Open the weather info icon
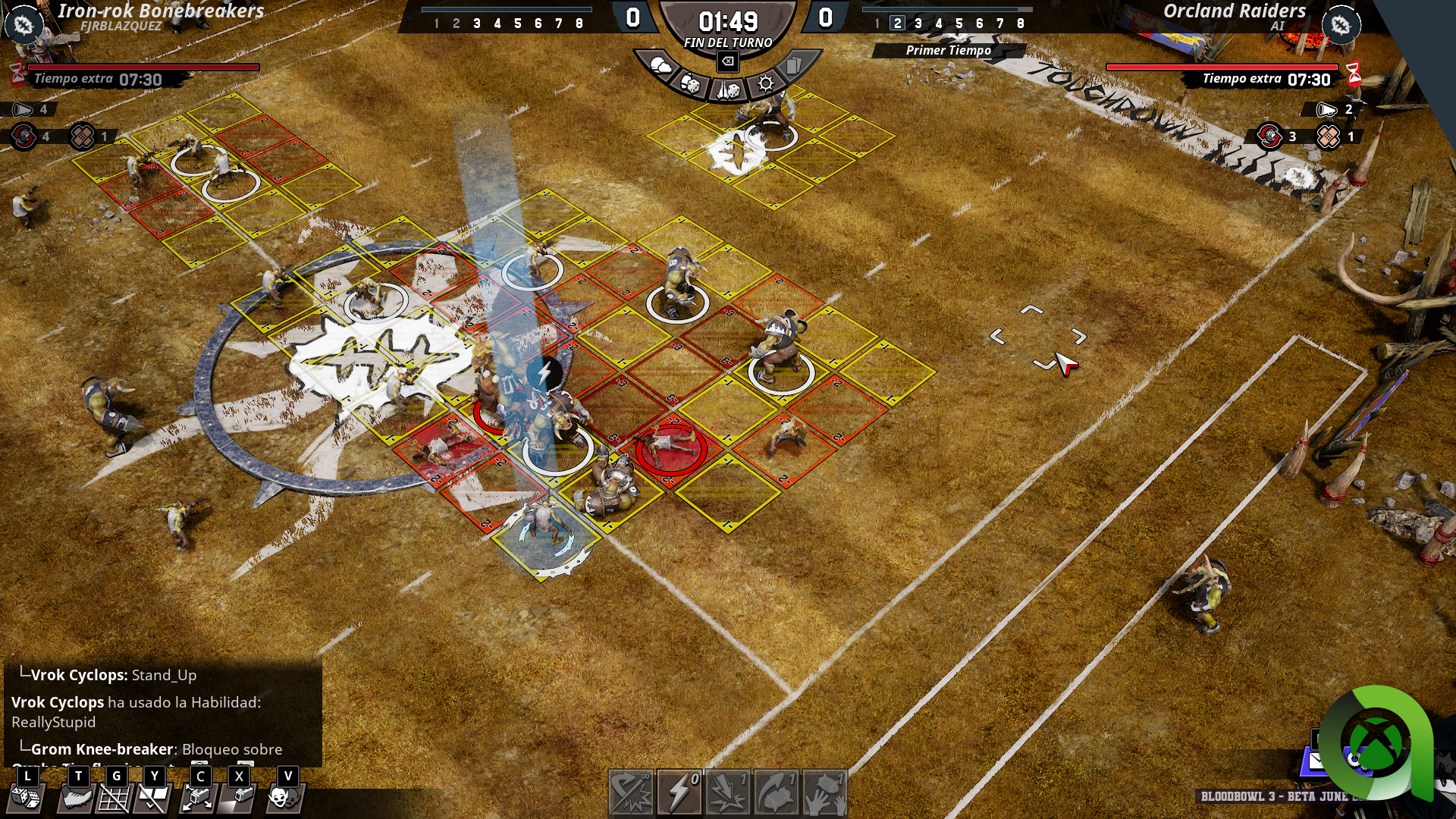Viewport: 1456px width, 819px height. point(659,67)
